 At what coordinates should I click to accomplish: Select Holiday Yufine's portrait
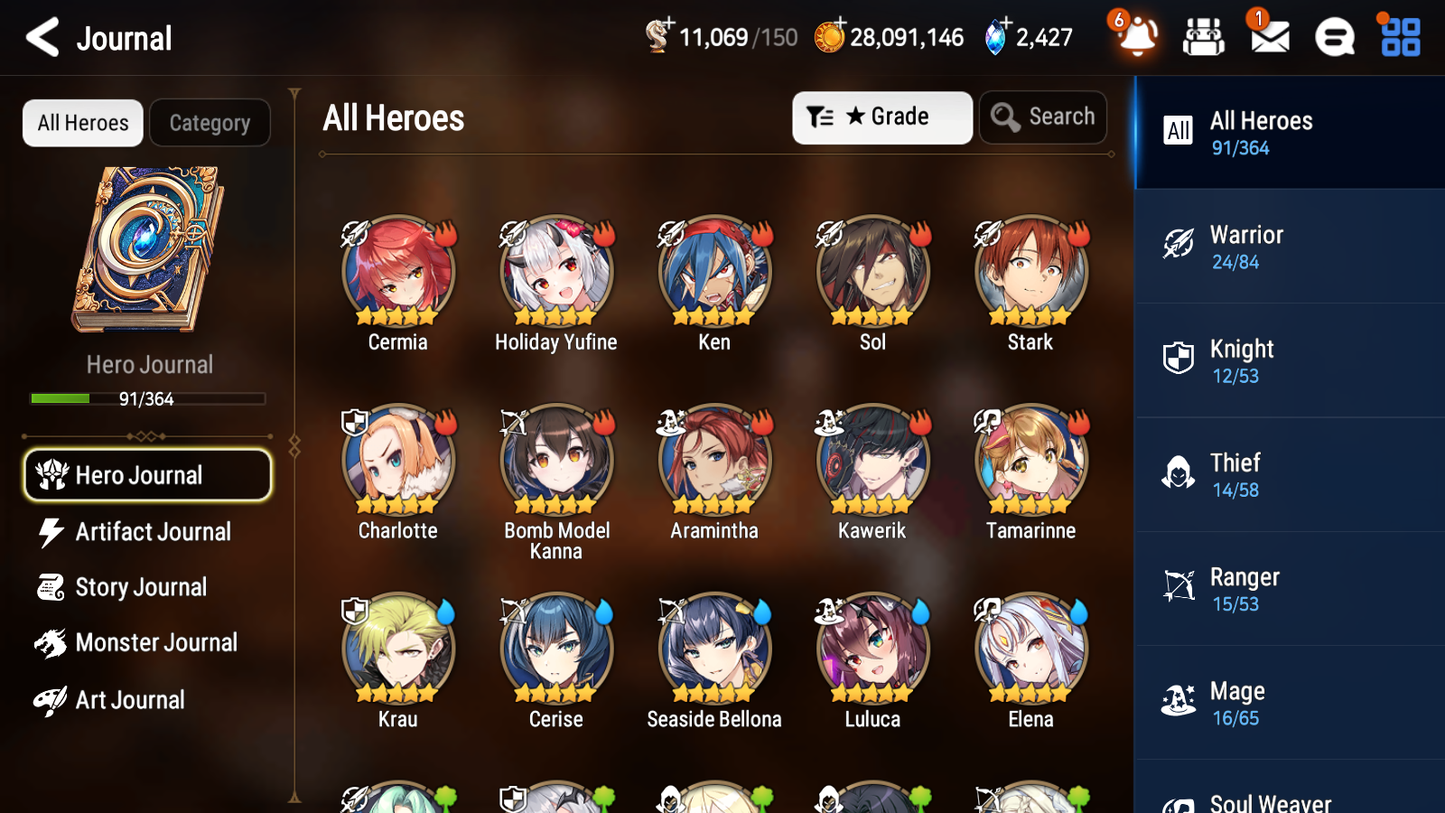556,270
